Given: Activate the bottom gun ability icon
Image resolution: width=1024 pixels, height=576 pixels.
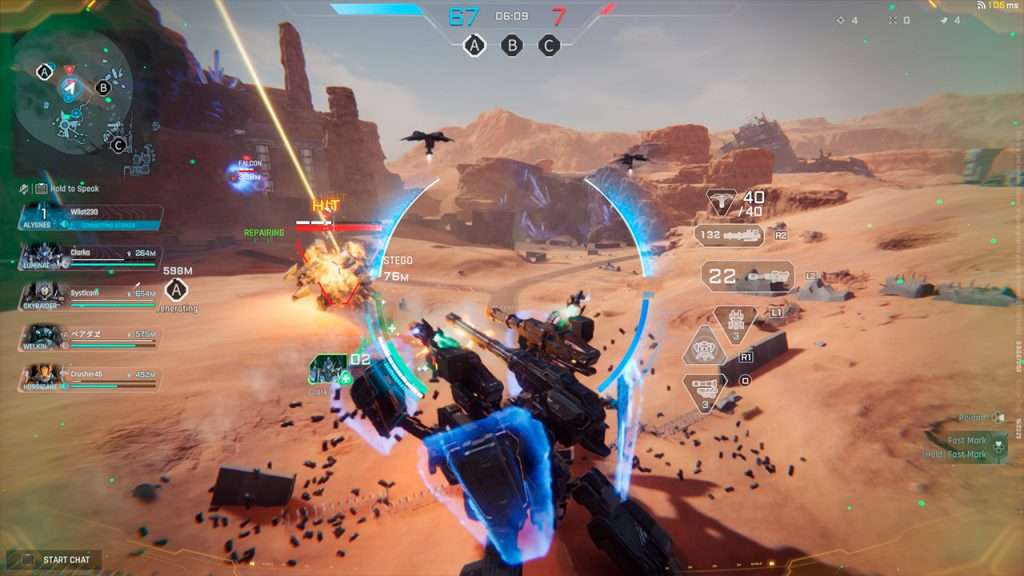Looking at the screenshot, I should click(705, 388).
